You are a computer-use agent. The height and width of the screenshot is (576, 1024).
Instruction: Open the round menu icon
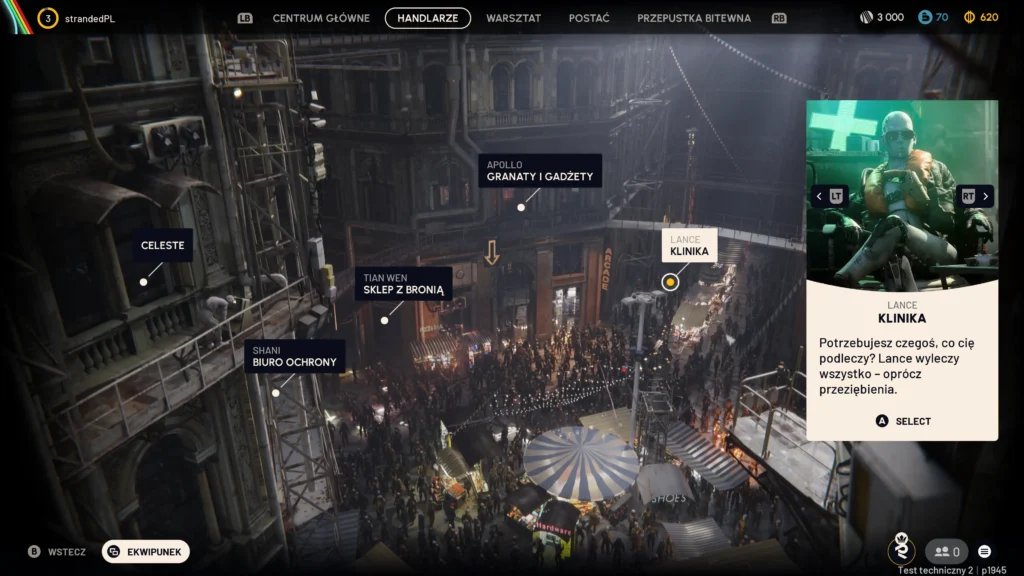[x=985, y=551]
